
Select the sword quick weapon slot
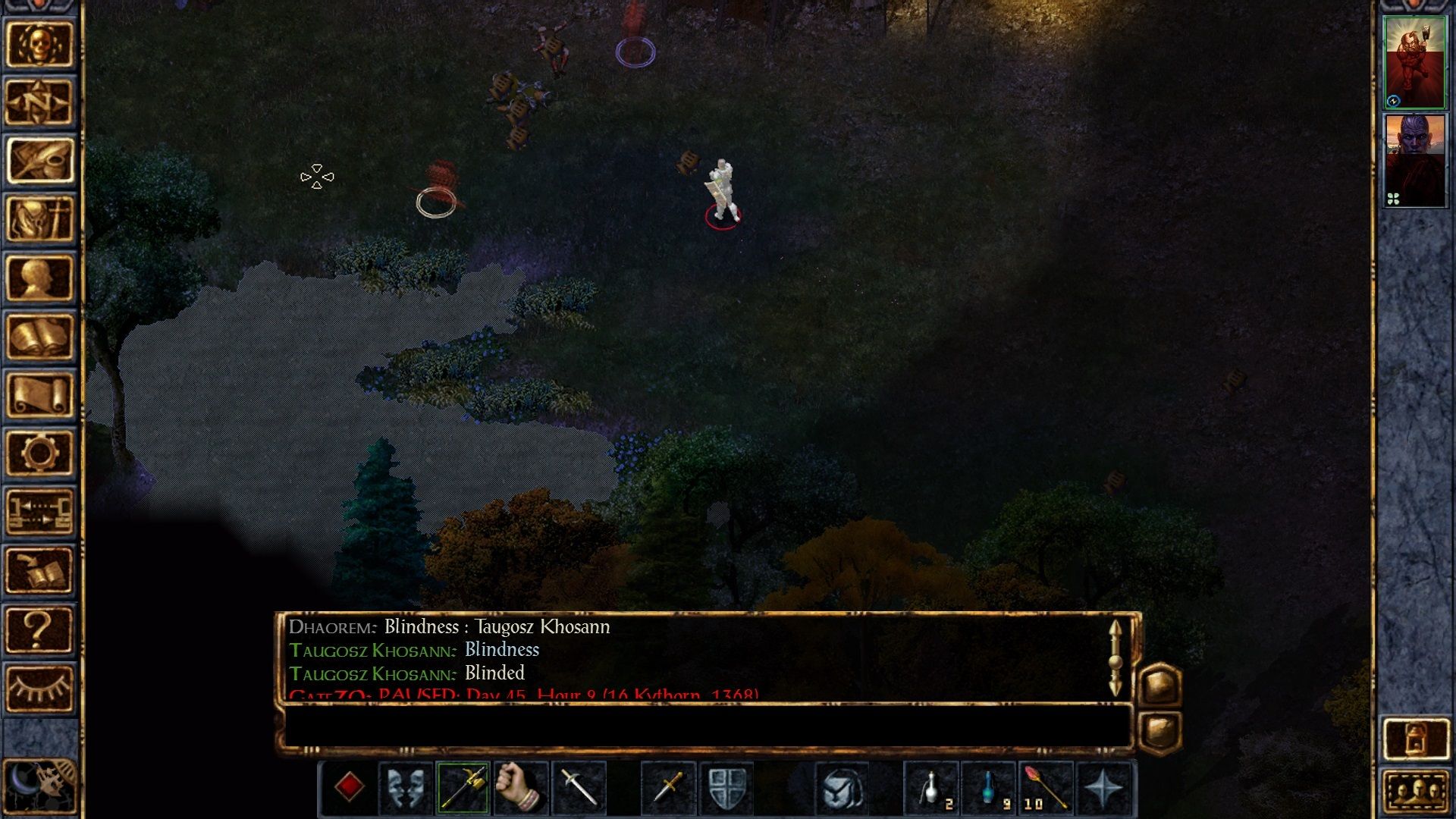tap(579, 788)
